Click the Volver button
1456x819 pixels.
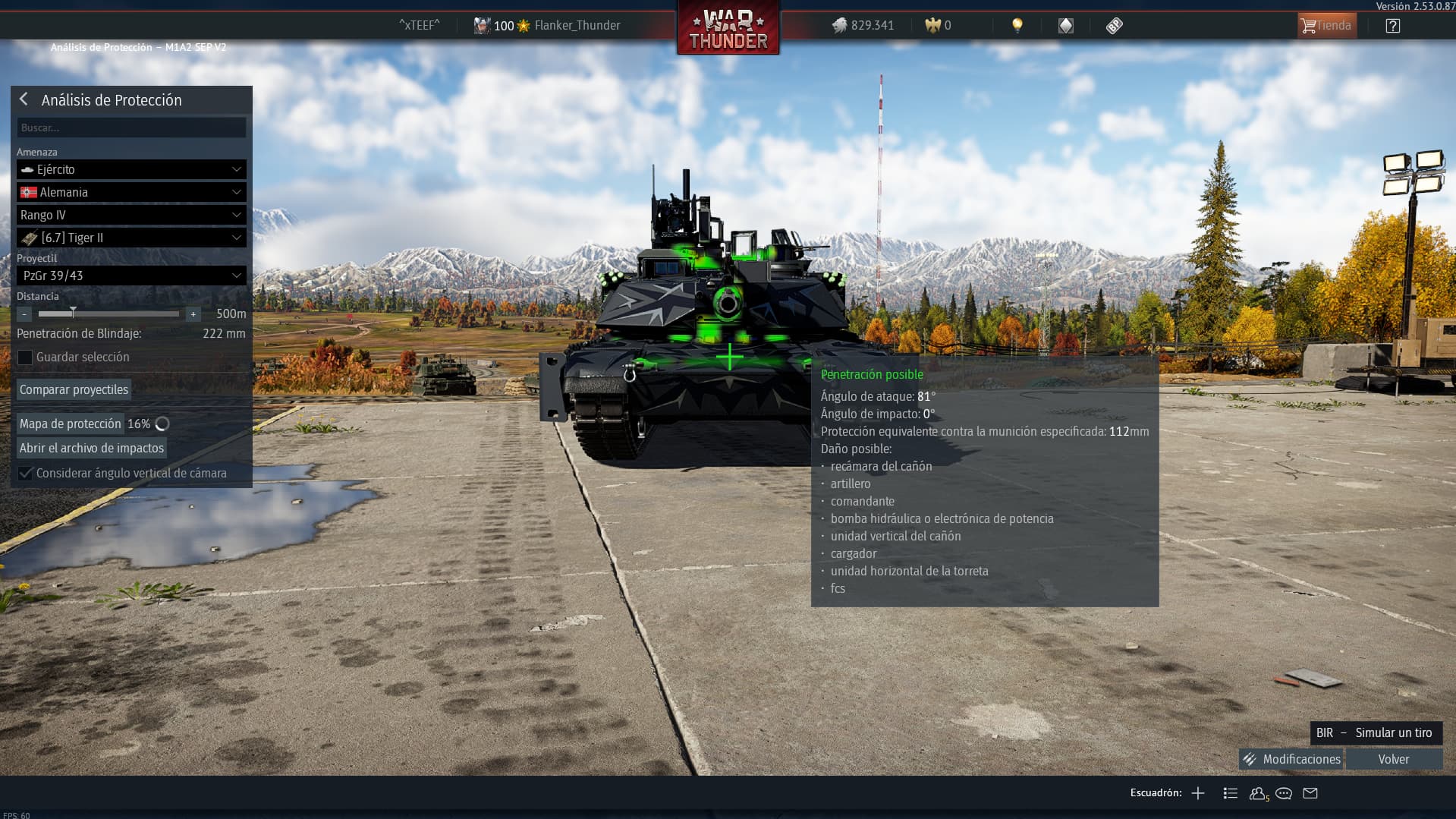1393,759
